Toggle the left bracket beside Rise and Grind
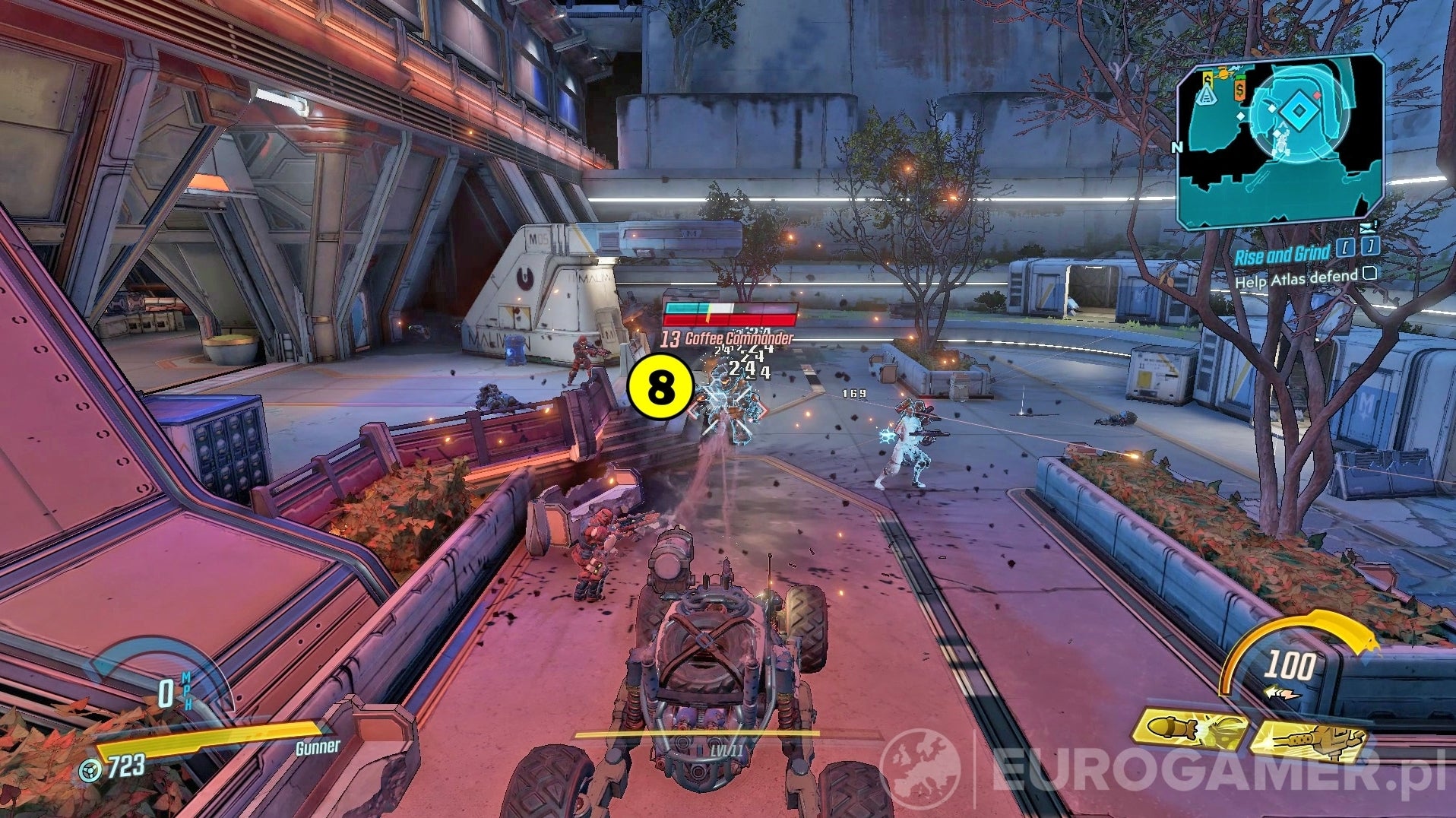 pos(1345,246)
